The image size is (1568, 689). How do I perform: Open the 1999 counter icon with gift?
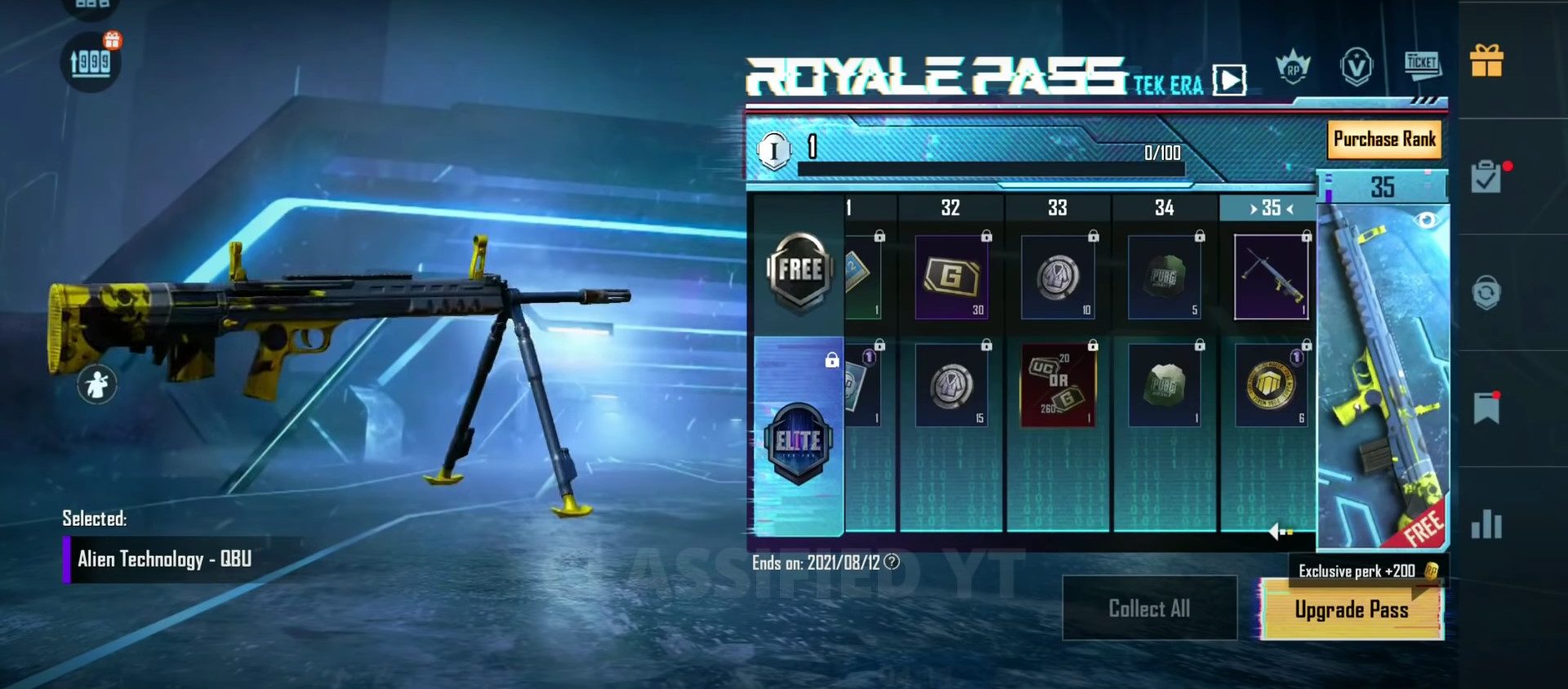[x=91, y=62]
